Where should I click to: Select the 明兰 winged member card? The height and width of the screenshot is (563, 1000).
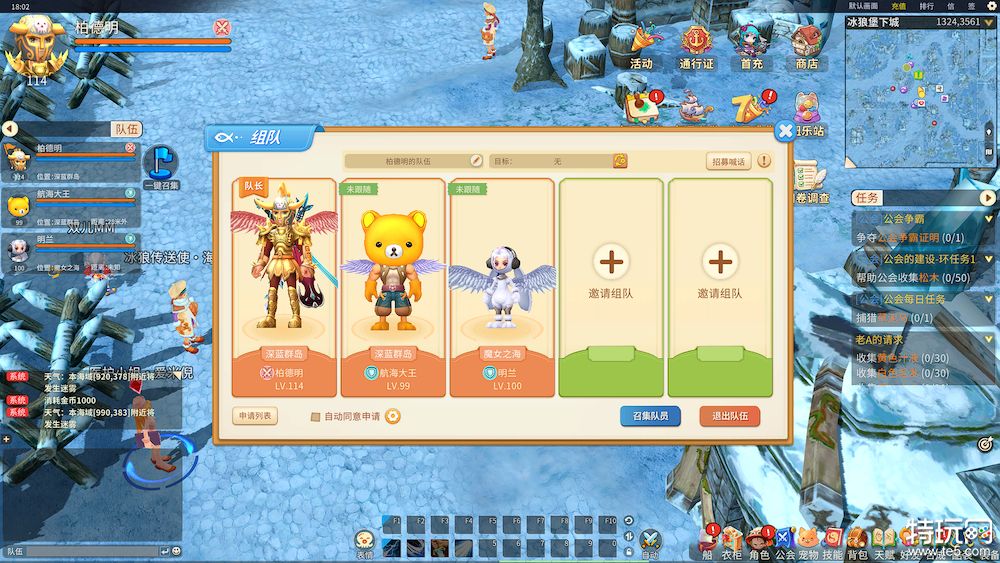pyautogui.click(x=502, y=287)
